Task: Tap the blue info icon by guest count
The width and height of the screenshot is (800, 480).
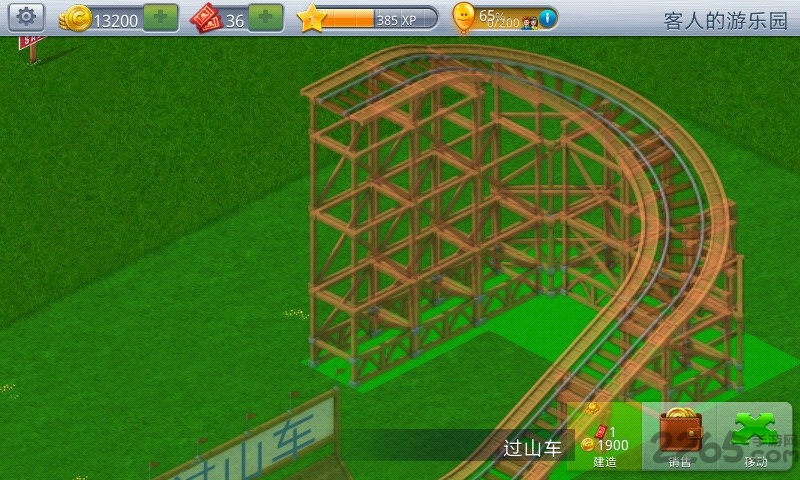Action: click(548, 17)
